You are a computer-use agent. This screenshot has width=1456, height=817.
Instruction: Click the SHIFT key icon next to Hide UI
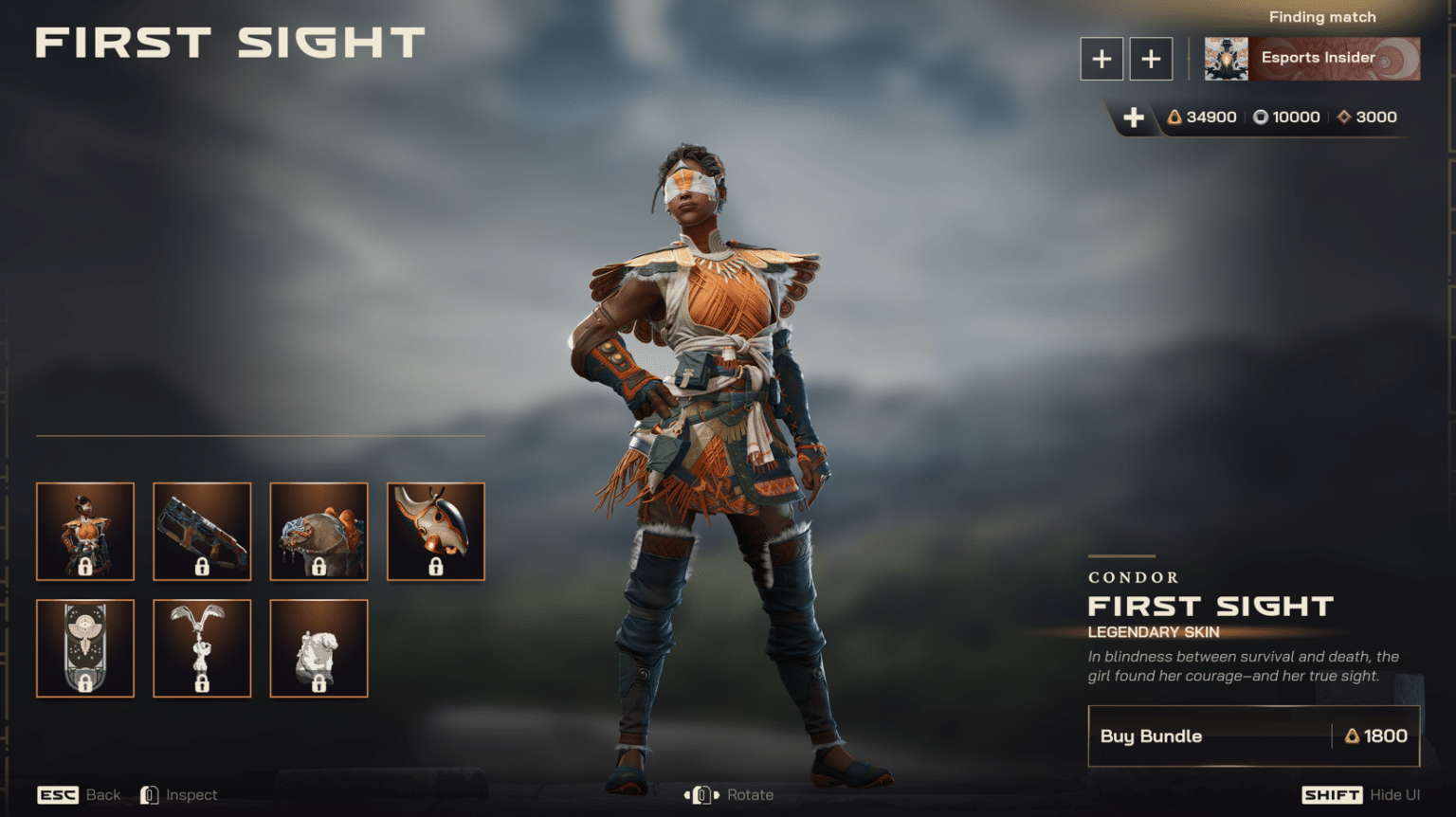pos(1331,794)
